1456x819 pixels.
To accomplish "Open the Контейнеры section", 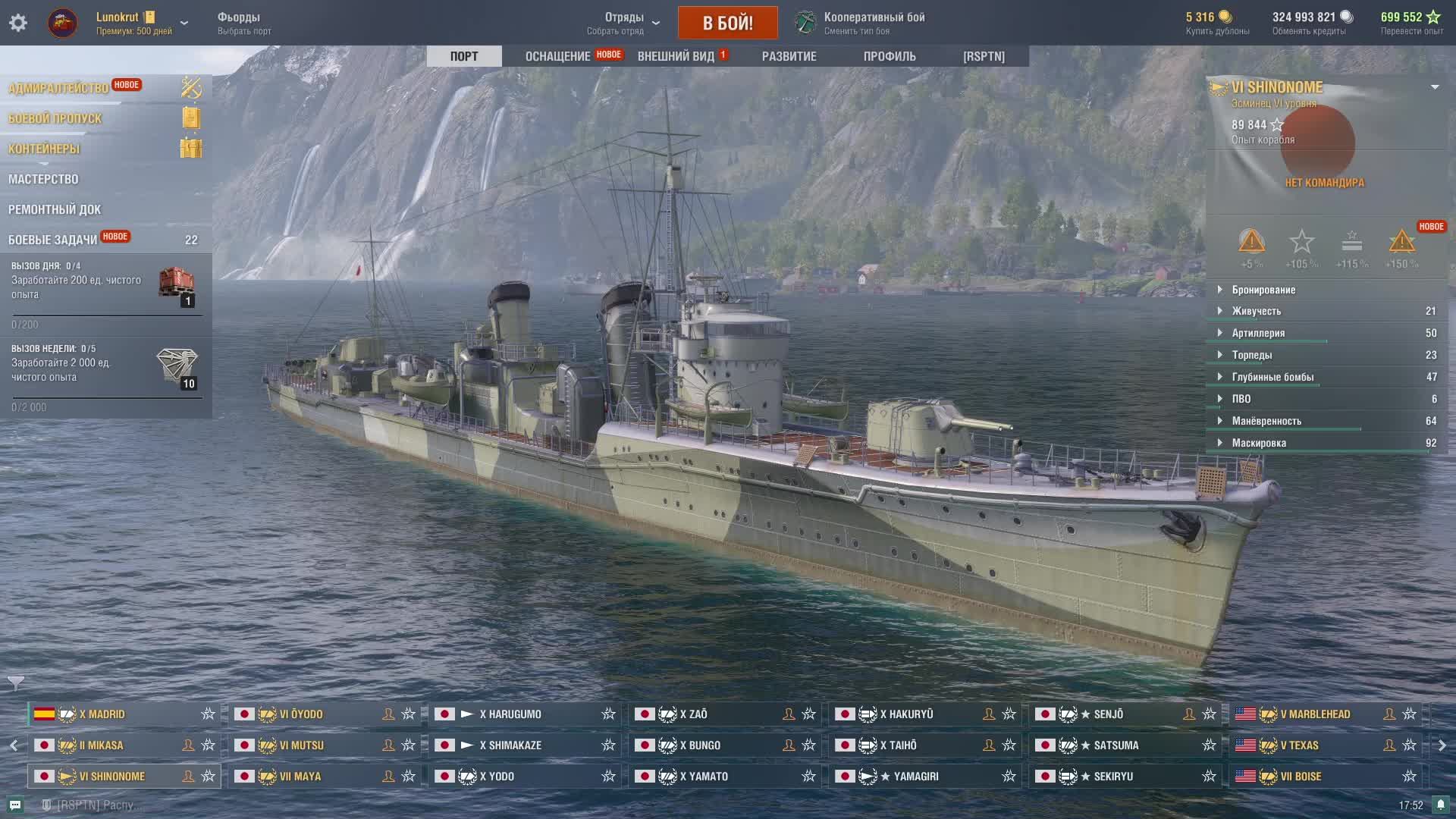I will pyautogui.click(x=44, y=149).
